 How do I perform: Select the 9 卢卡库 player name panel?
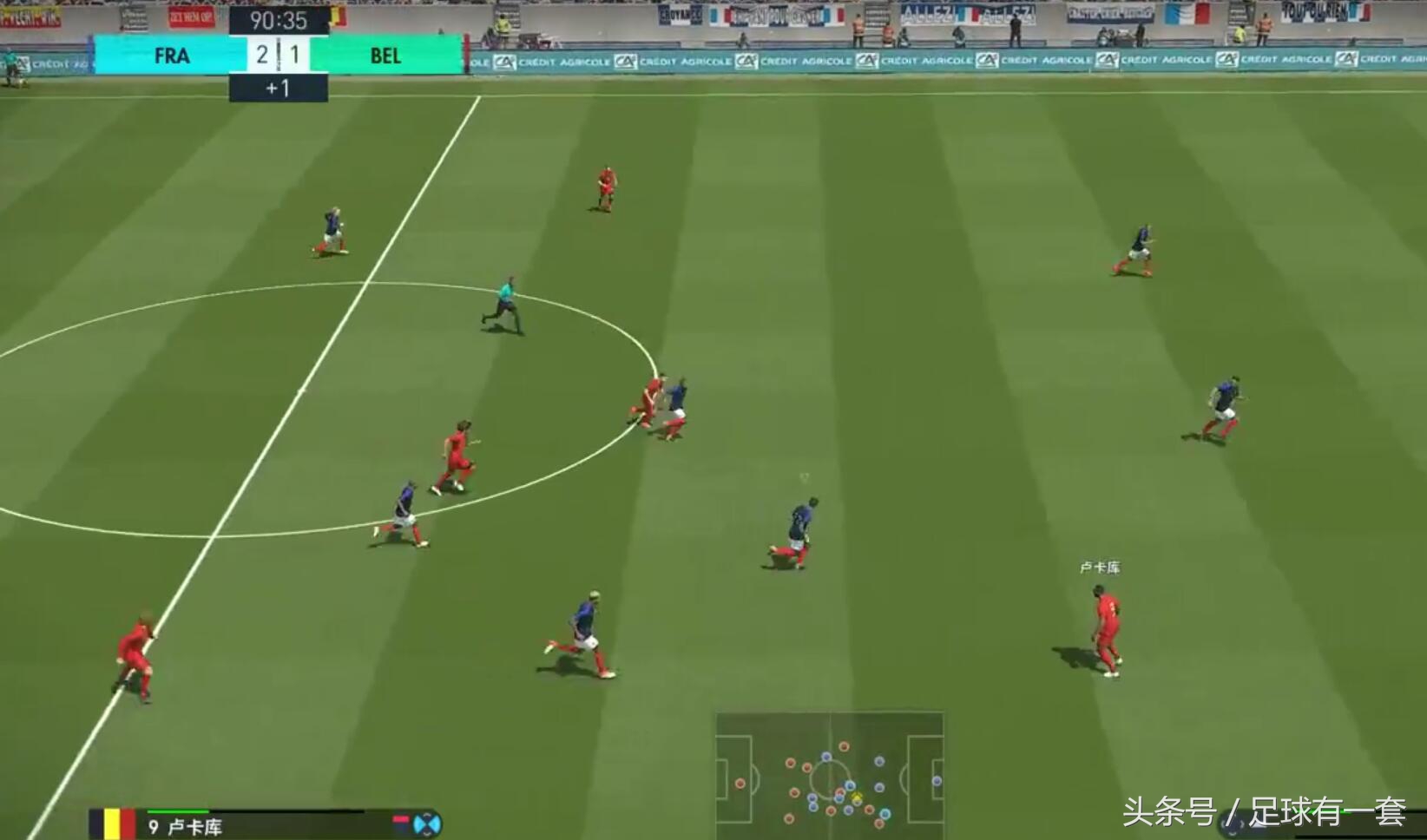pos(186,826)
